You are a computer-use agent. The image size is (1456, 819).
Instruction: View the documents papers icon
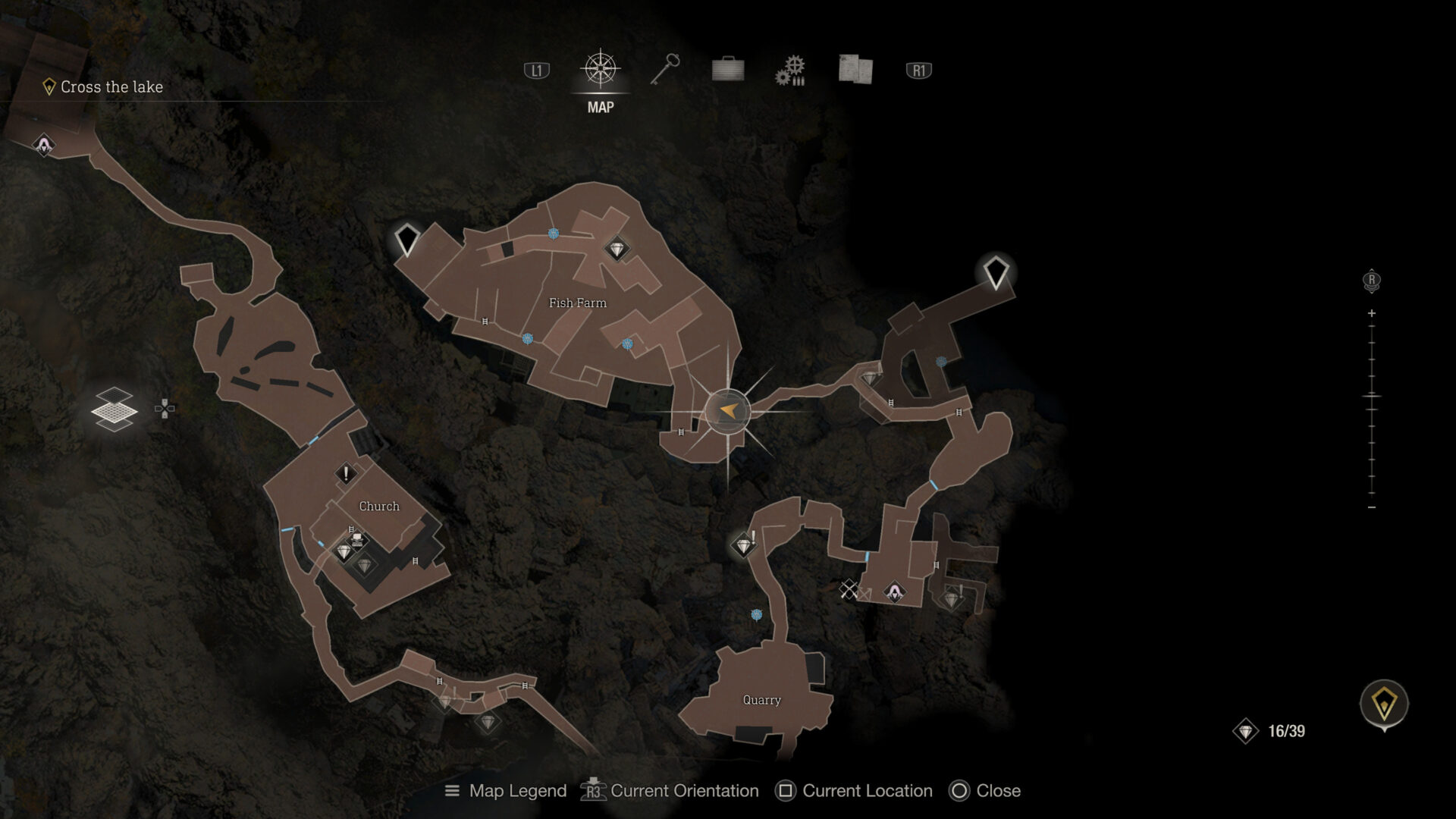click(852, 71)
